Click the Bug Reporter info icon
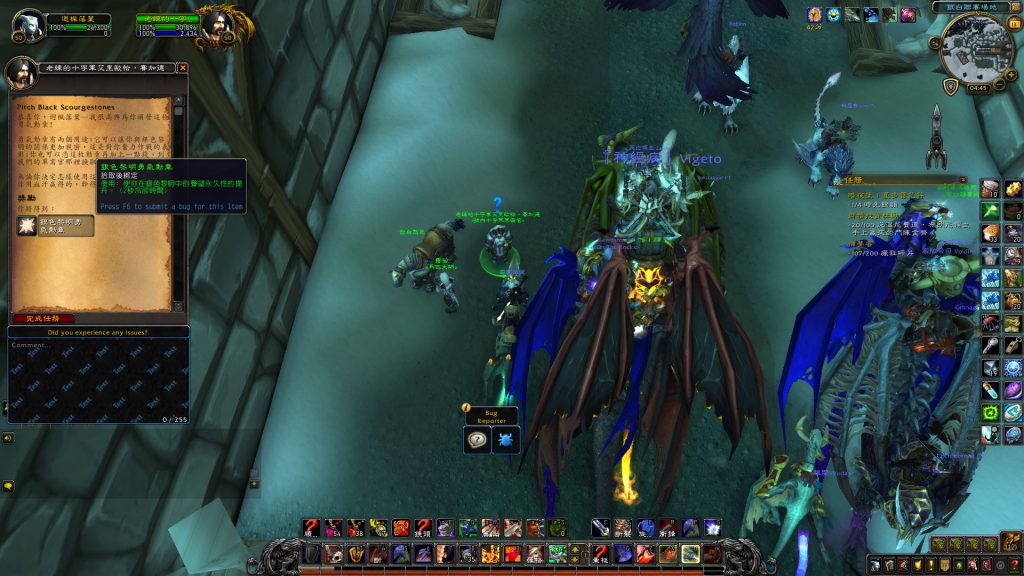Screen dimensions: 1024x576 coord(466,408)
